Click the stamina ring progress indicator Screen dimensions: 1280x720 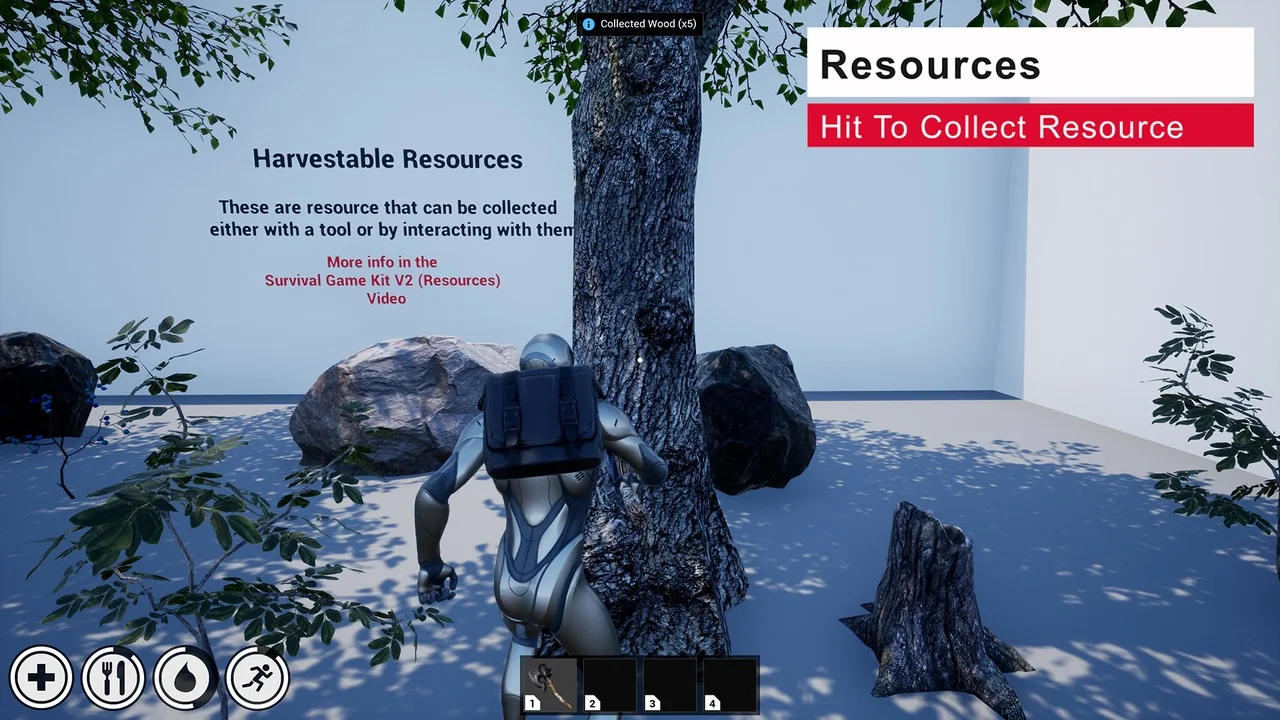257,677
